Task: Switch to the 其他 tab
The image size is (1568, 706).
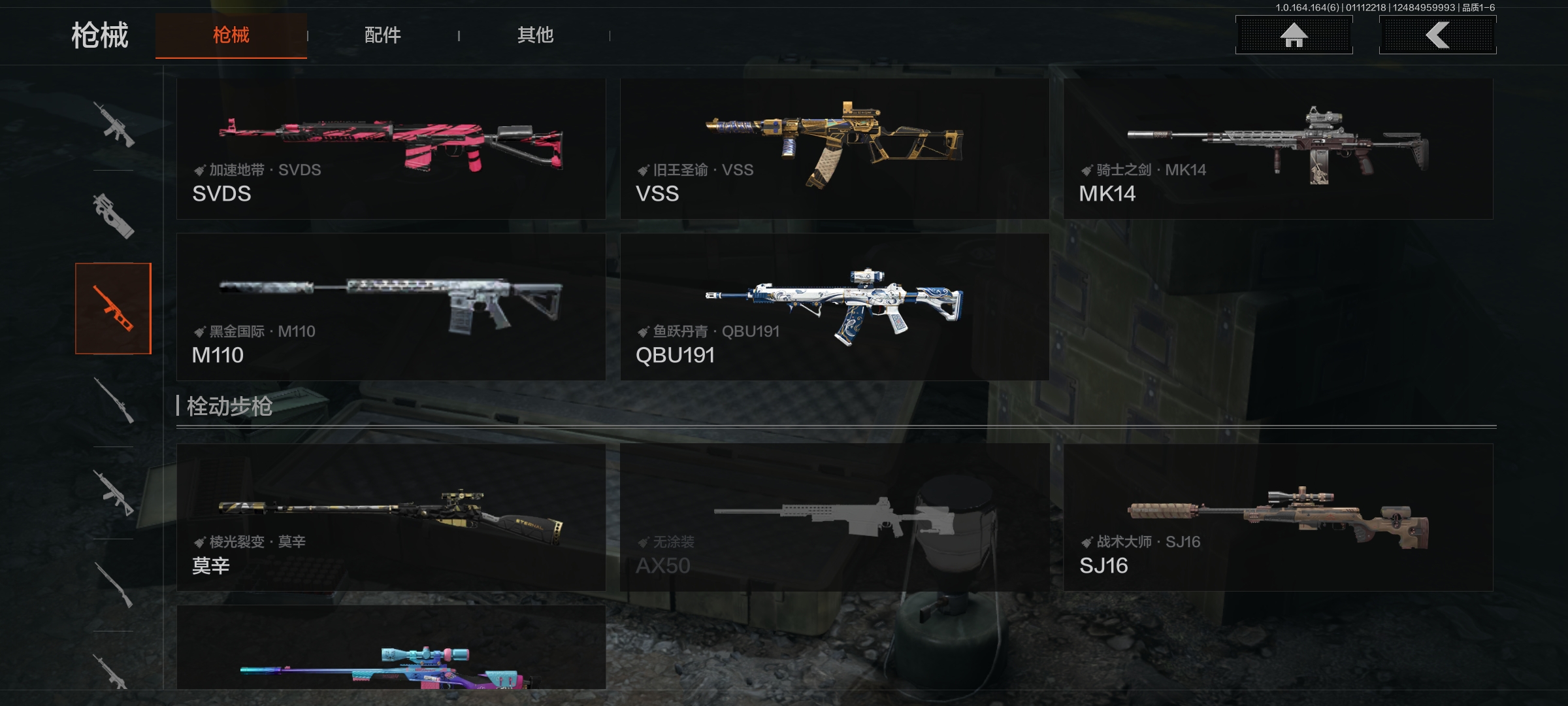Action: pyautogui.click(x=535, y=35)
